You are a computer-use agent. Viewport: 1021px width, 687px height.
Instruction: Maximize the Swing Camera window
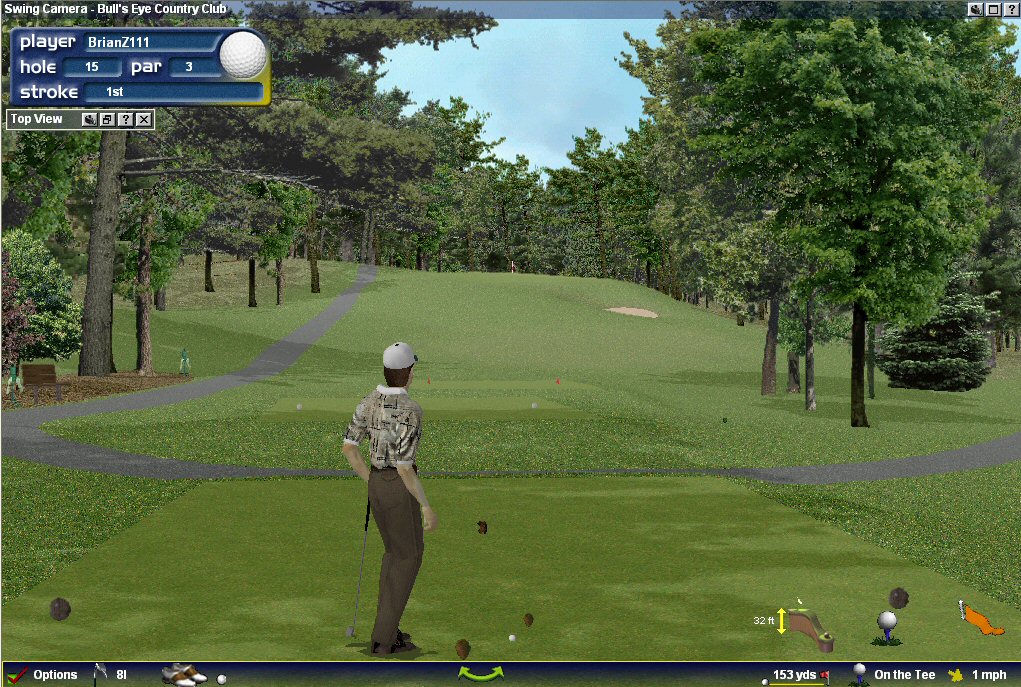(x=993, y=9)
